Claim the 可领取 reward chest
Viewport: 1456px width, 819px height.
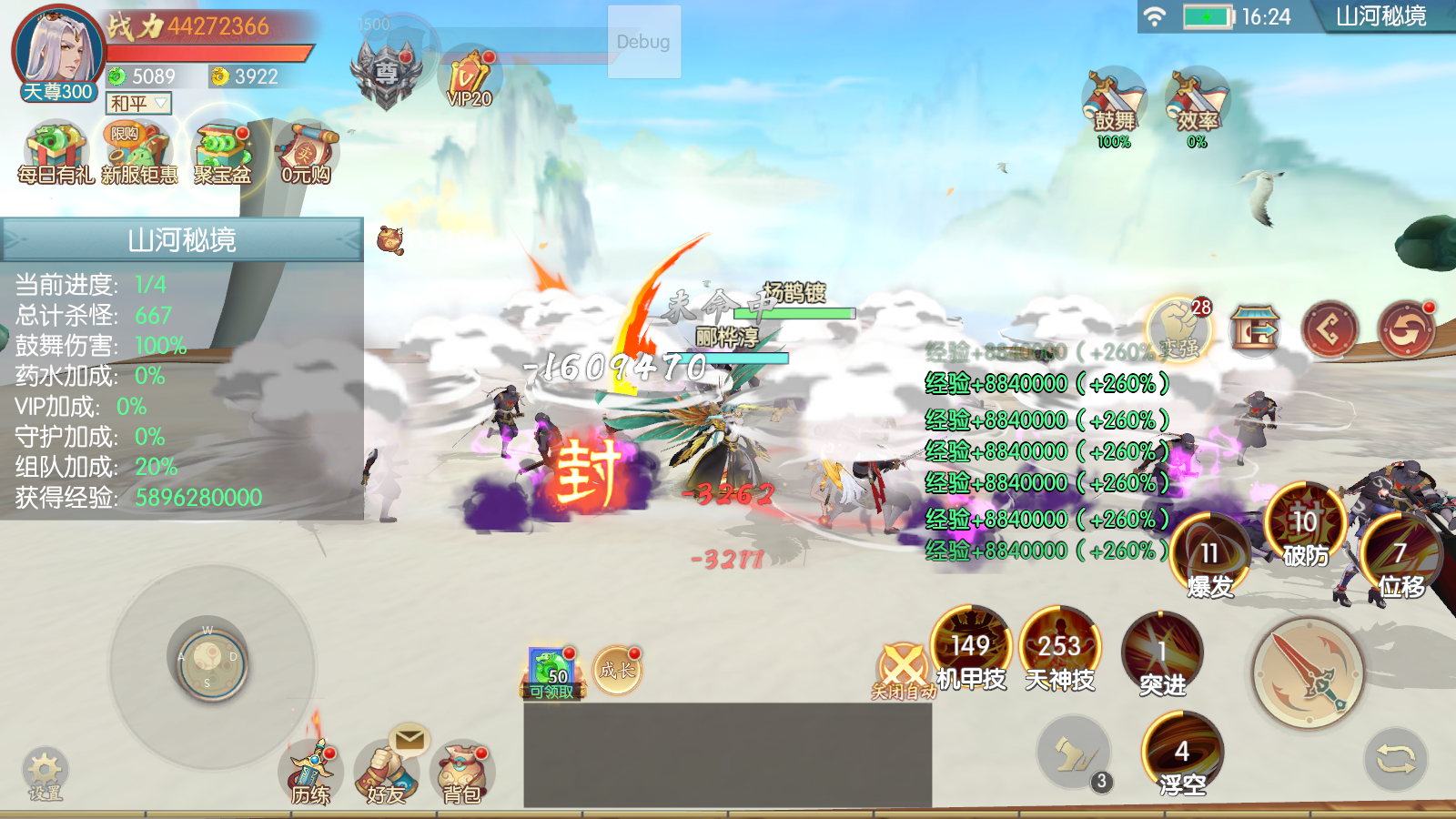pos(552,673)
